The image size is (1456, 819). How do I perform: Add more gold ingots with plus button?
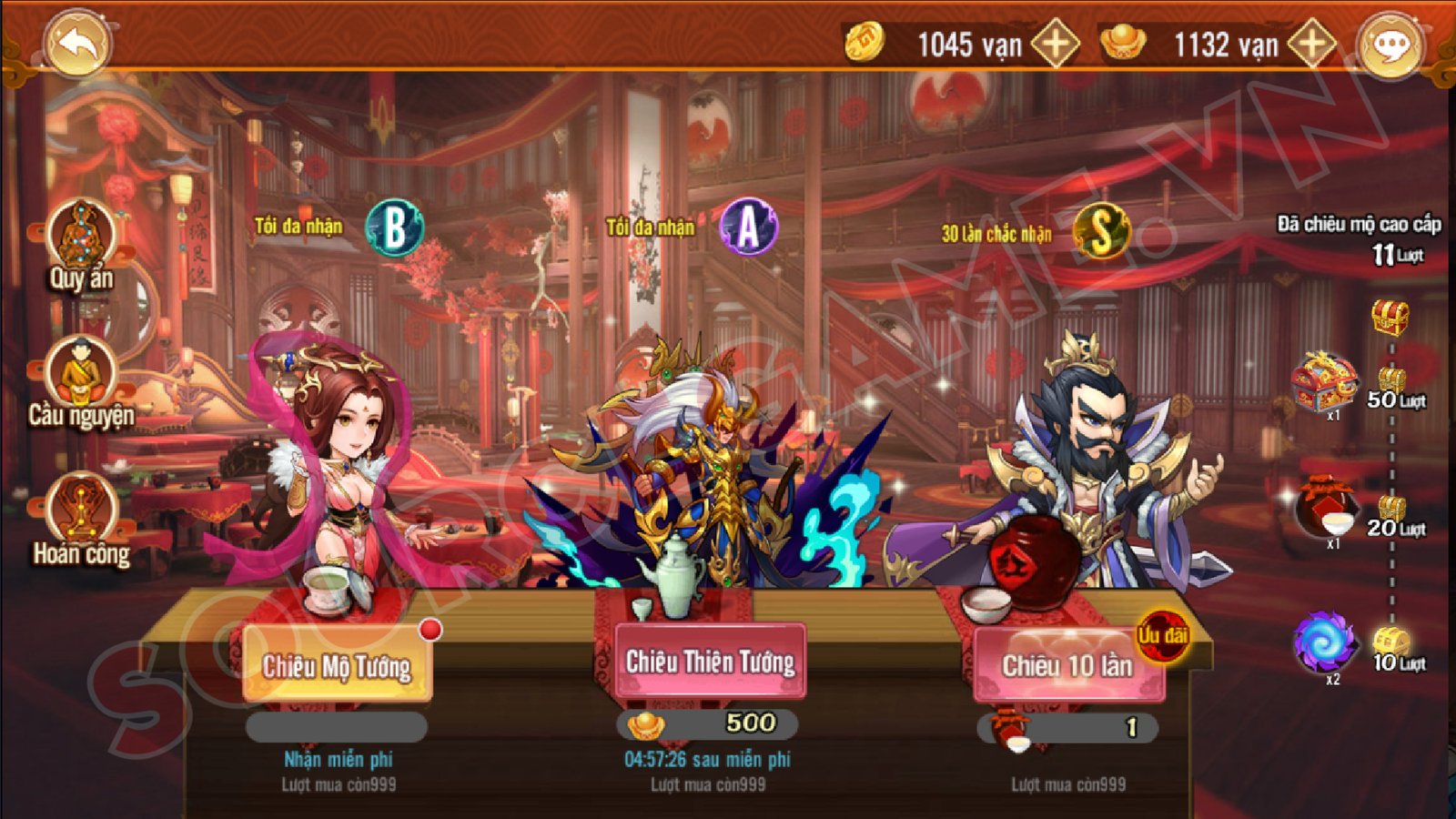pos(1311,44)
